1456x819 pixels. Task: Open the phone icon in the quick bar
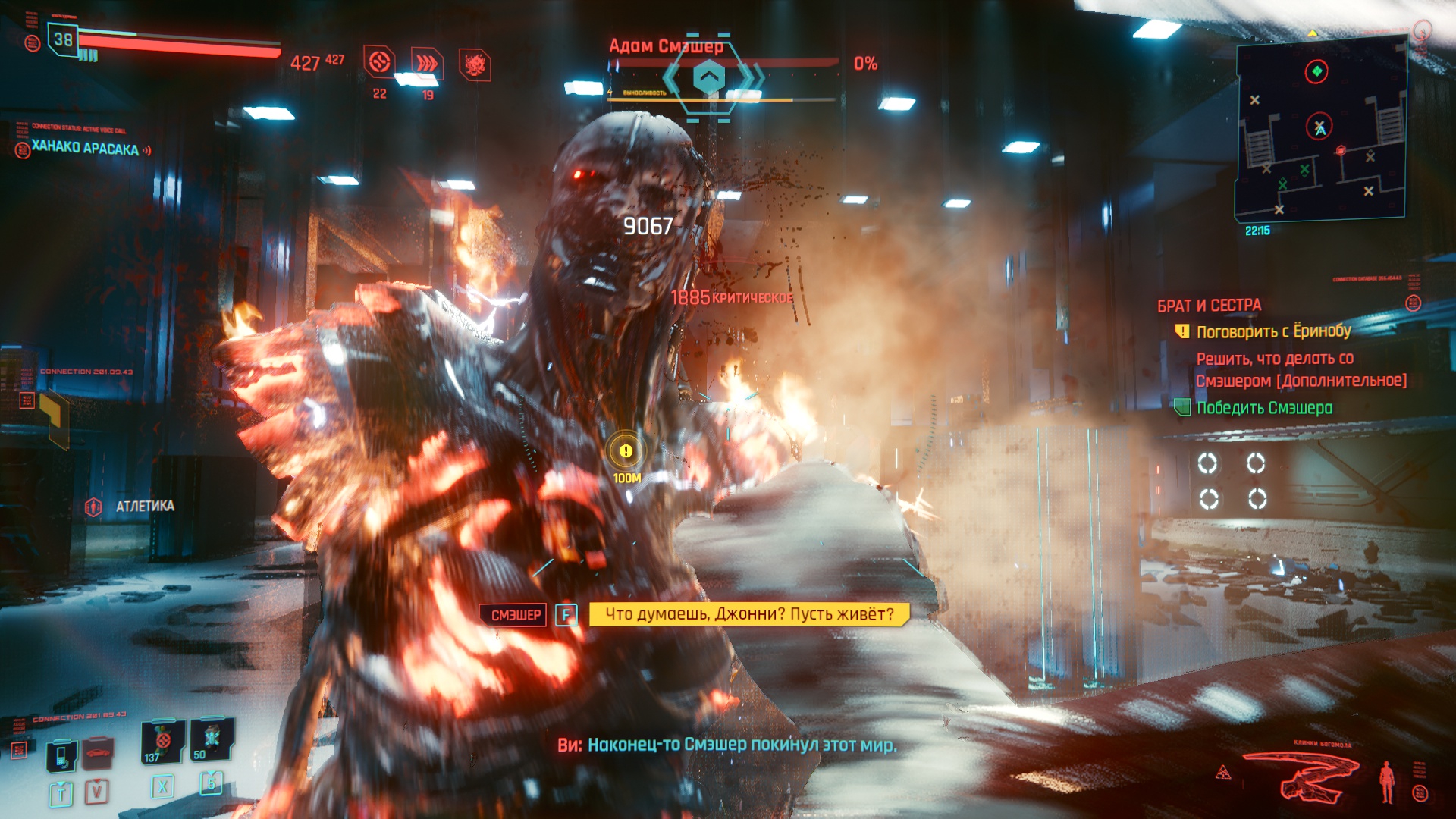[x=61, y=755]
